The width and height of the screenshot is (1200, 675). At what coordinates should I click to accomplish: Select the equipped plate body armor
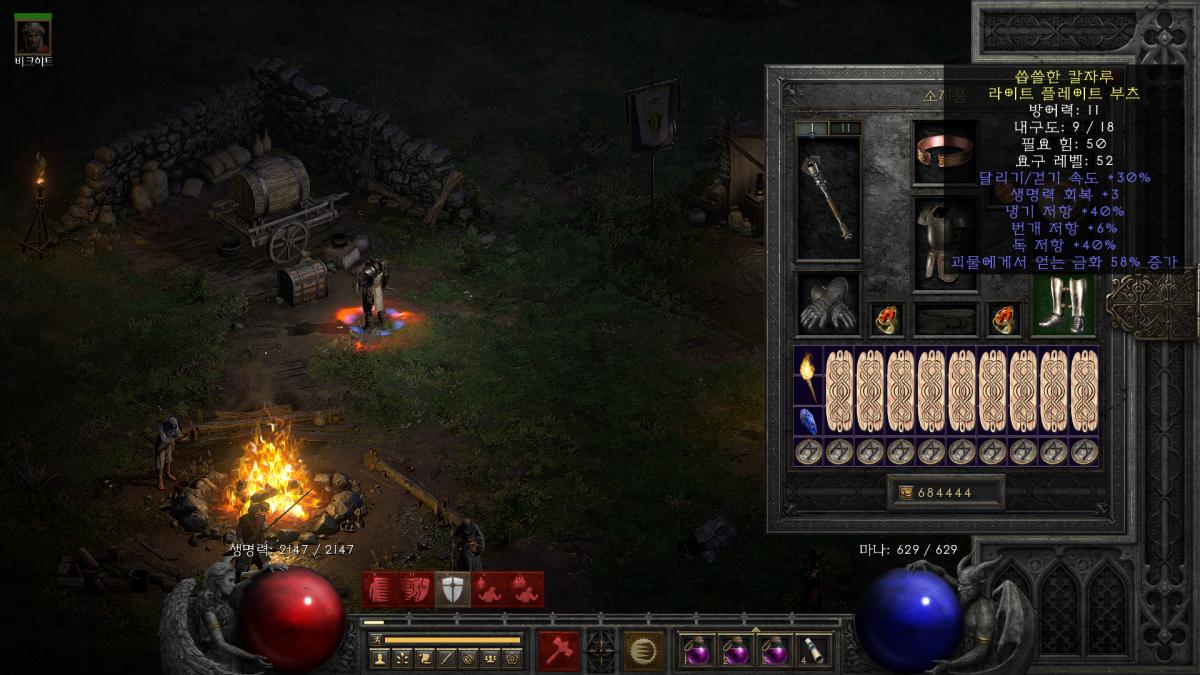tap(945, 240)
